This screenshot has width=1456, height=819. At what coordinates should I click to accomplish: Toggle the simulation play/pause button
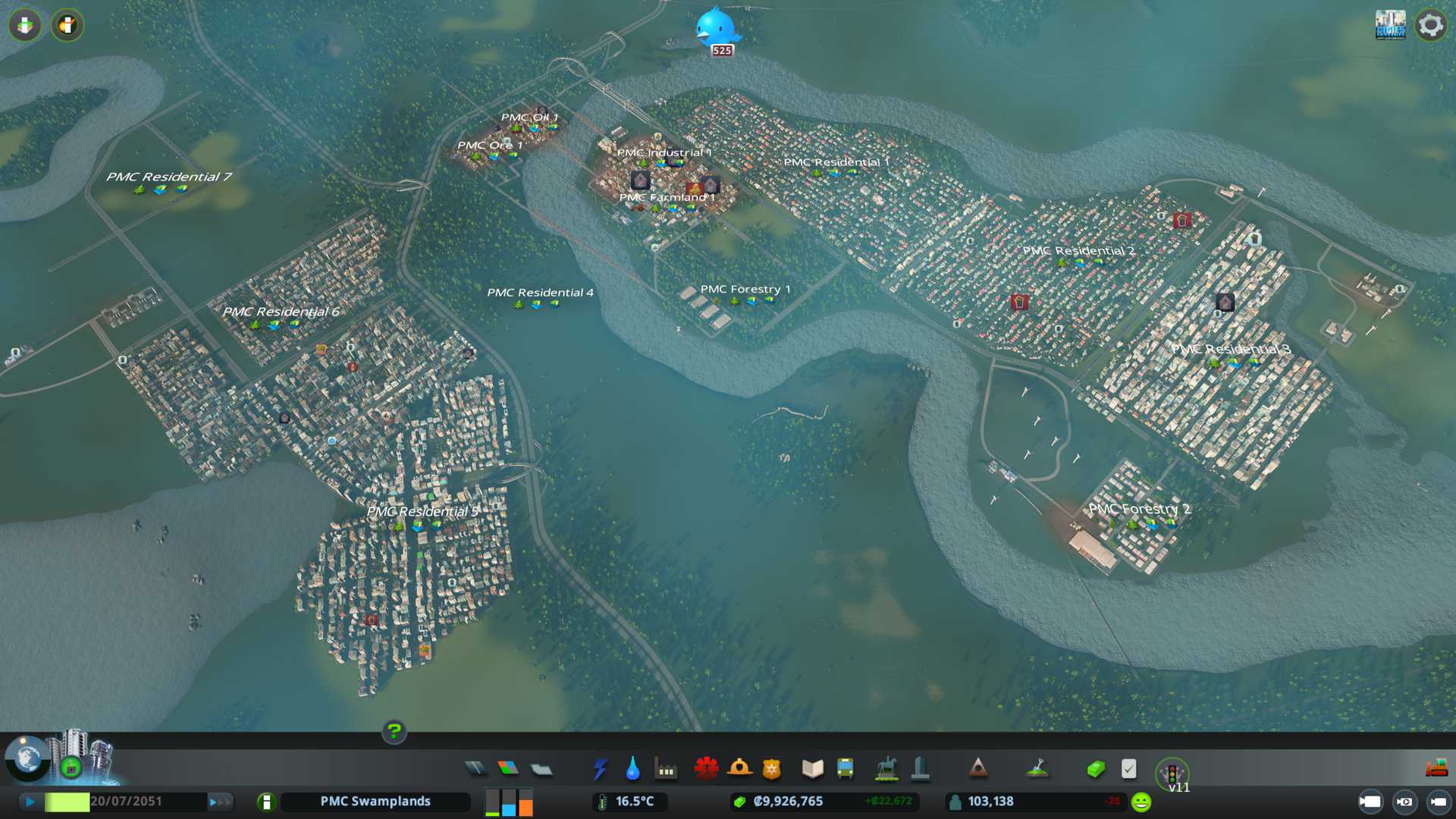(30, 802)
